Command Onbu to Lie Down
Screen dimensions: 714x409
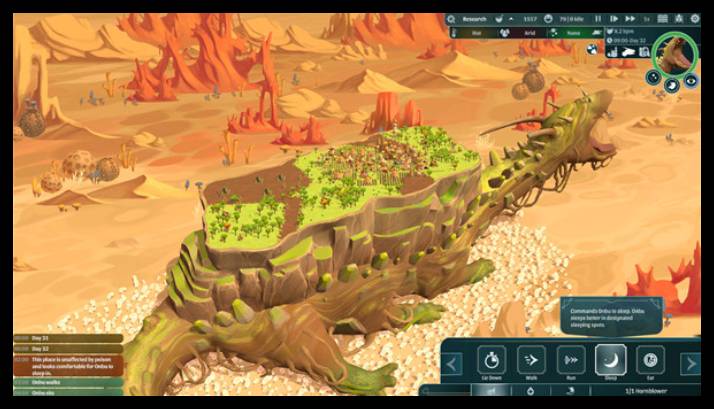(491, 360)
